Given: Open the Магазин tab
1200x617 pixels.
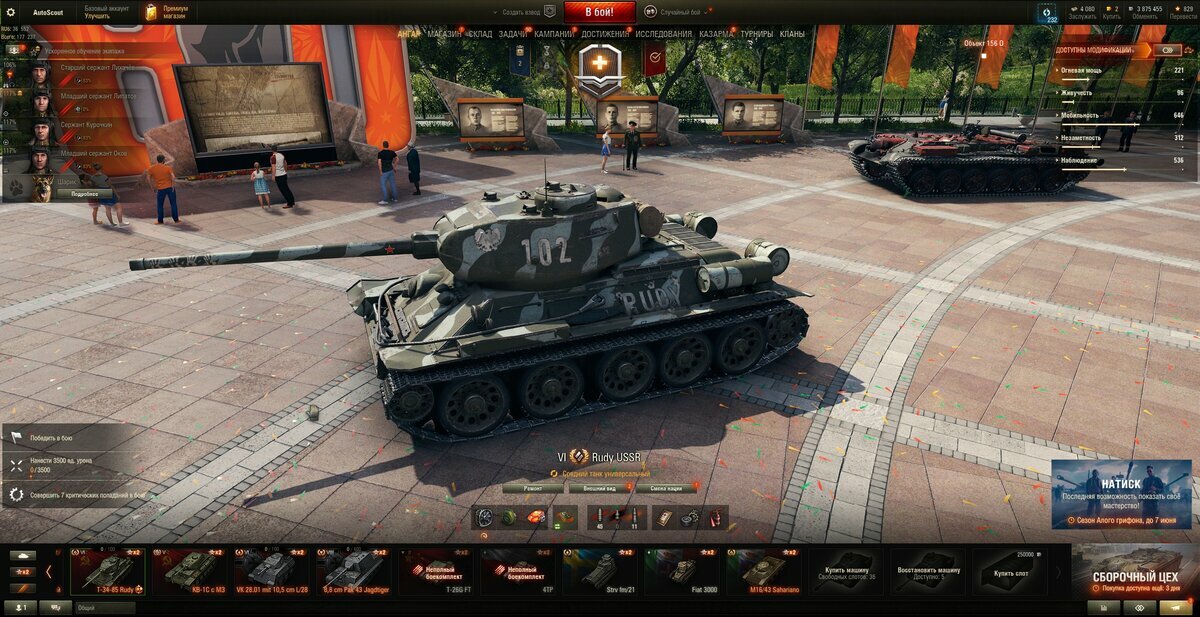Looking at the screenshot, I should point(444,34).
